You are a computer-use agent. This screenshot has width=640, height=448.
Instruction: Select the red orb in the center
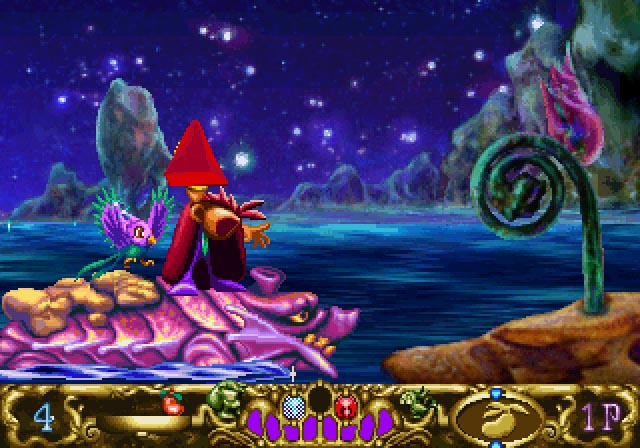coord(347,407)
